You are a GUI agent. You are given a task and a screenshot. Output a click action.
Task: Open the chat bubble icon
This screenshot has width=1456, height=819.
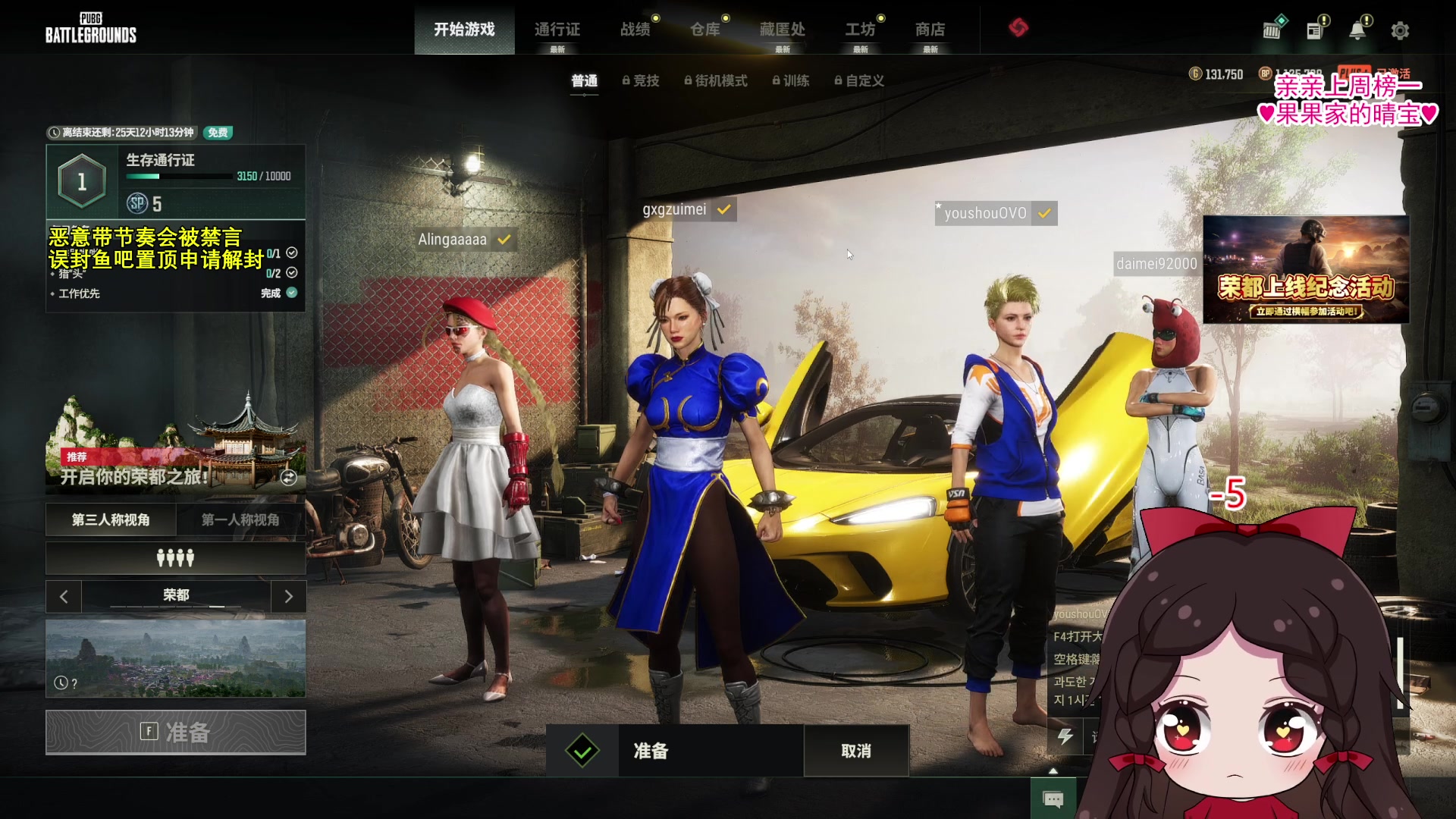point(1053,799)
